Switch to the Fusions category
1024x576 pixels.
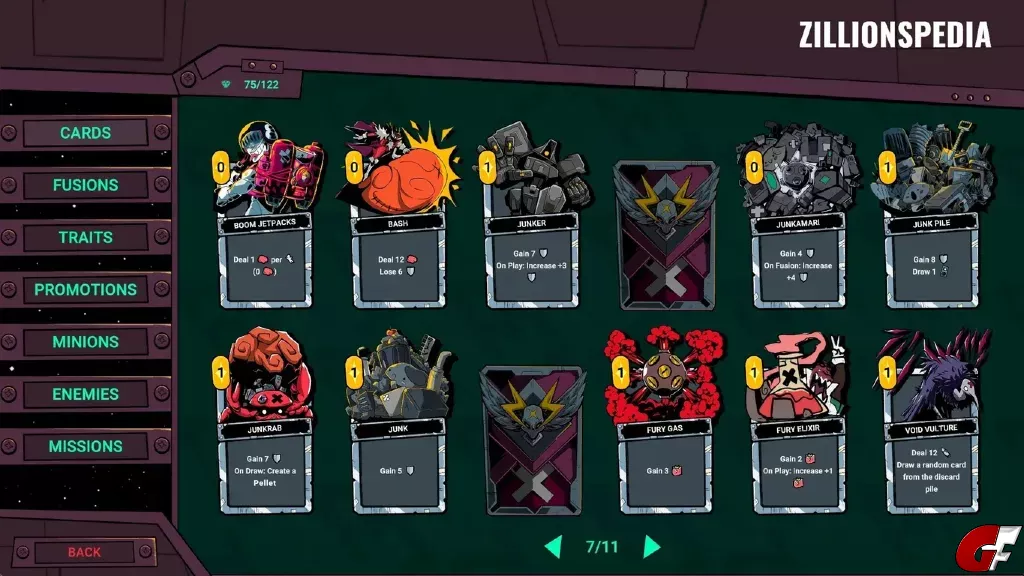85,185
